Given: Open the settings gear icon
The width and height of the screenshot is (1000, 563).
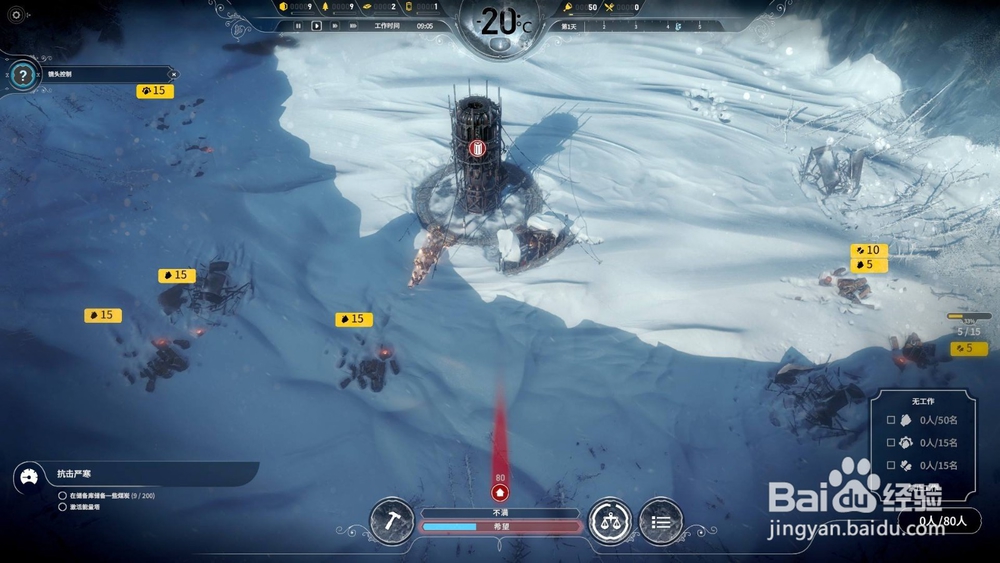Looking at the screenshot, I should (x=15, y=15).
